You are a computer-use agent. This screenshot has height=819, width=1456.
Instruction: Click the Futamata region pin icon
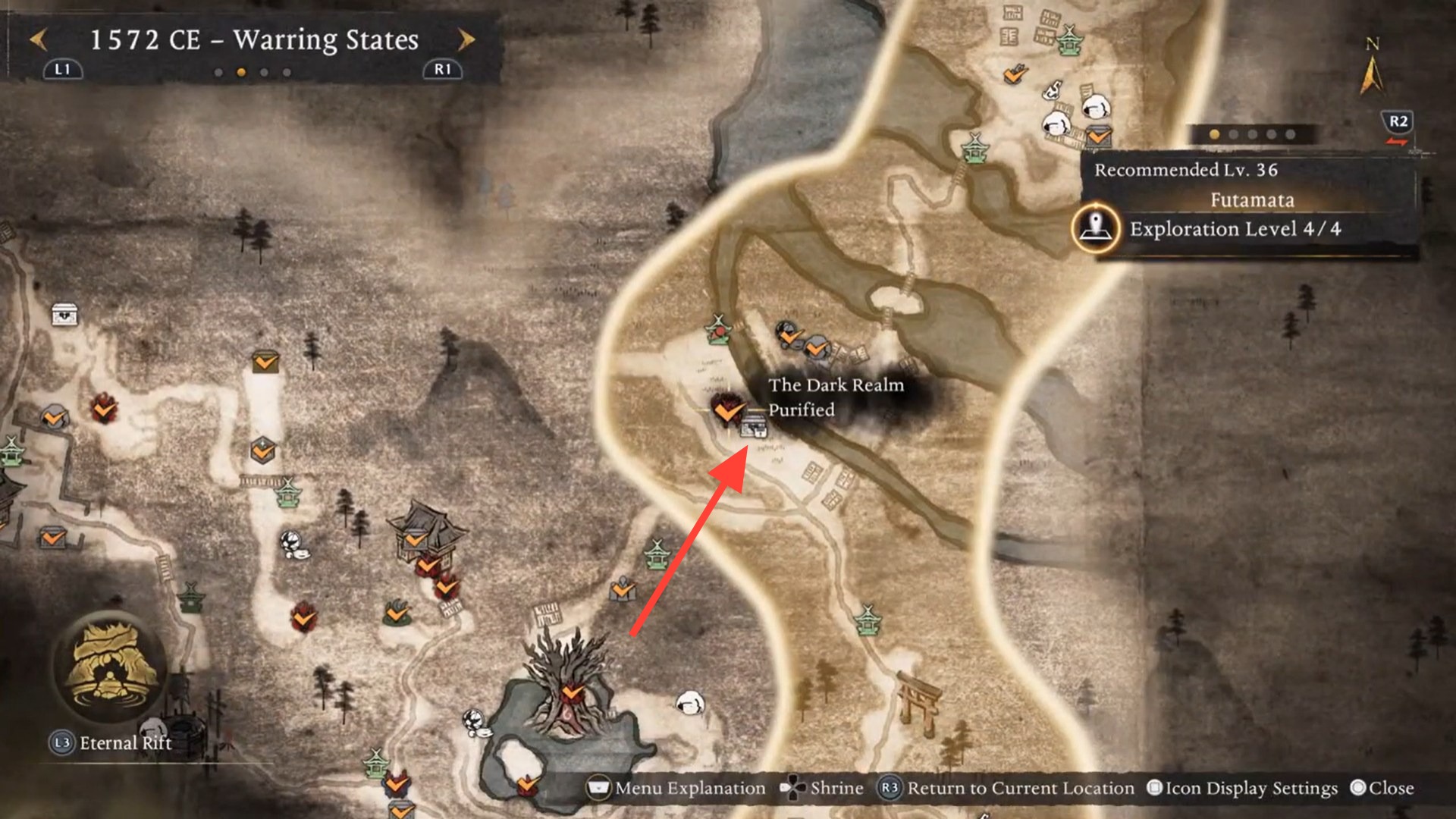[x=1096, y=227]
